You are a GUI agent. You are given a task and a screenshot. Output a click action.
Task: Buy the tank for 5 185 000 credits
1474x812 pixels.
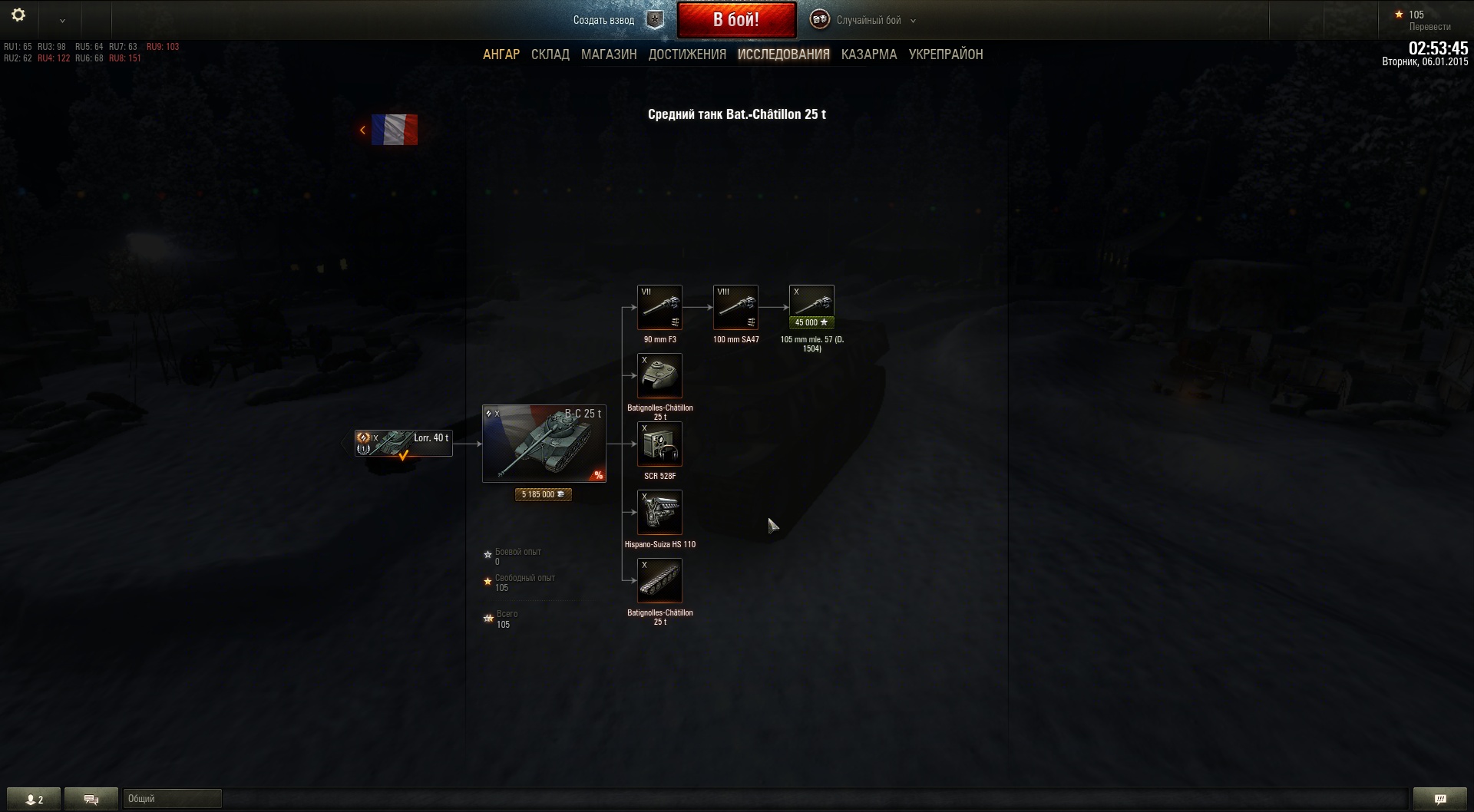[543, 495]
